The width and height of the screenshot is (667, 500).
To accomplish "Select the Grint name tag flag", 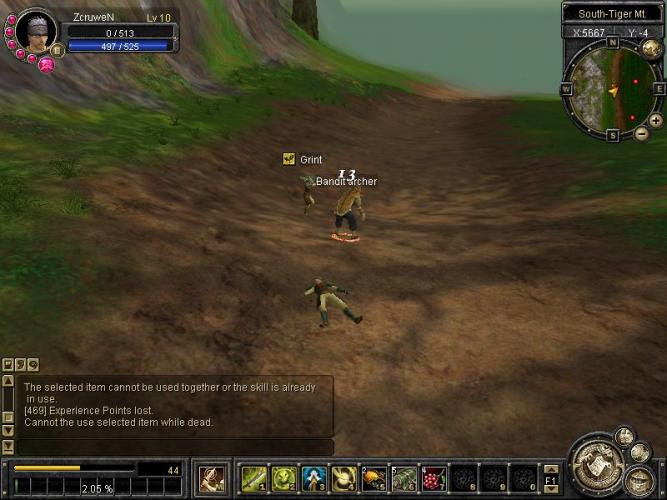I will (289, 159).
